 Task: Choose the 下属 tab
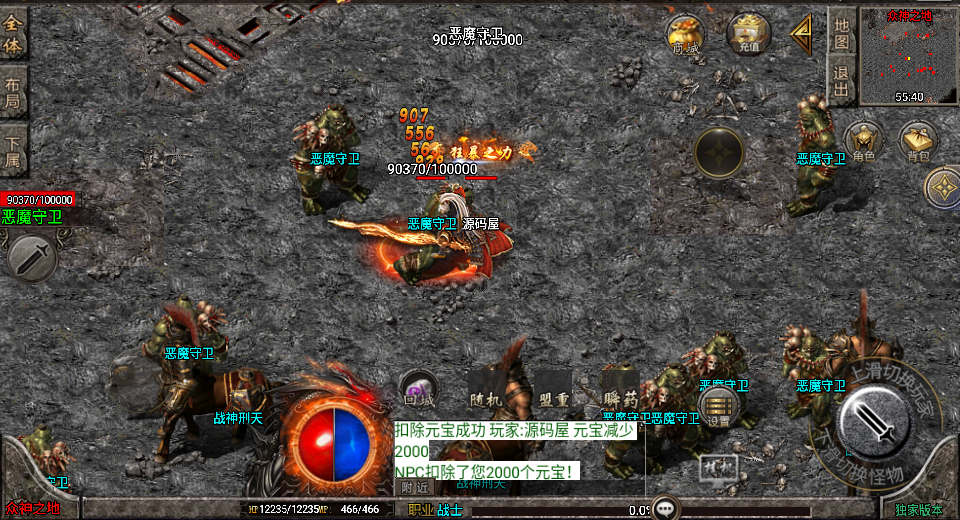[x=13, y=150]
